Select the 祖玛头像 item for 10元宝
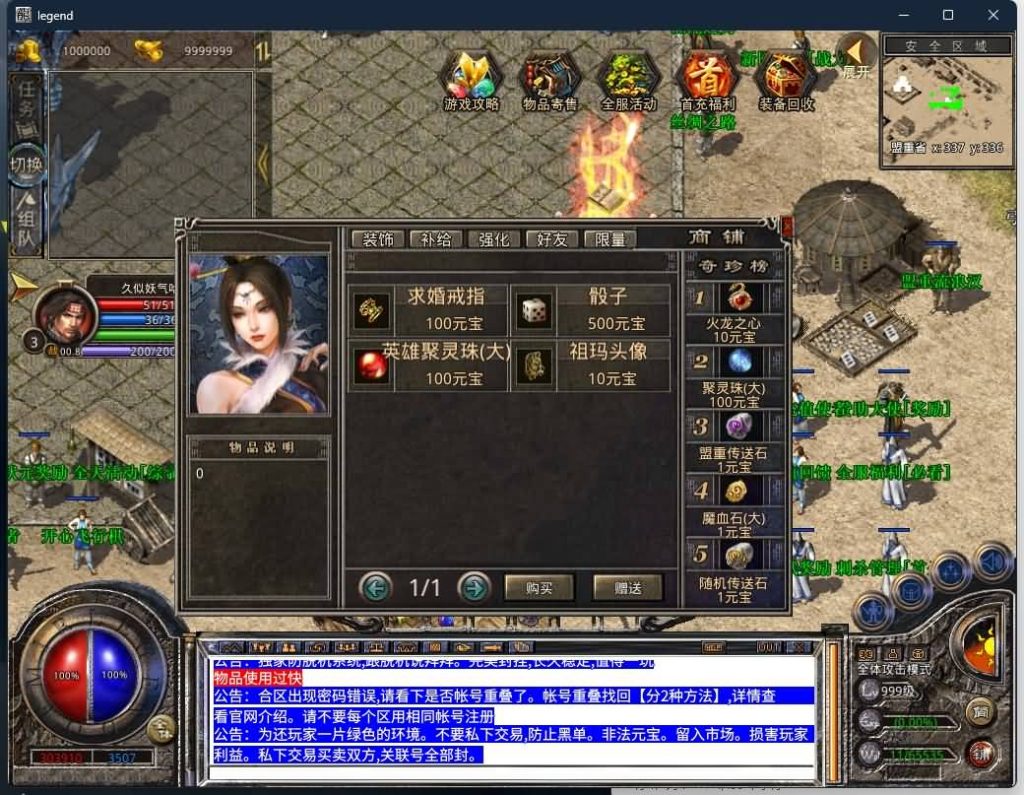 click(x=590, y=365)
